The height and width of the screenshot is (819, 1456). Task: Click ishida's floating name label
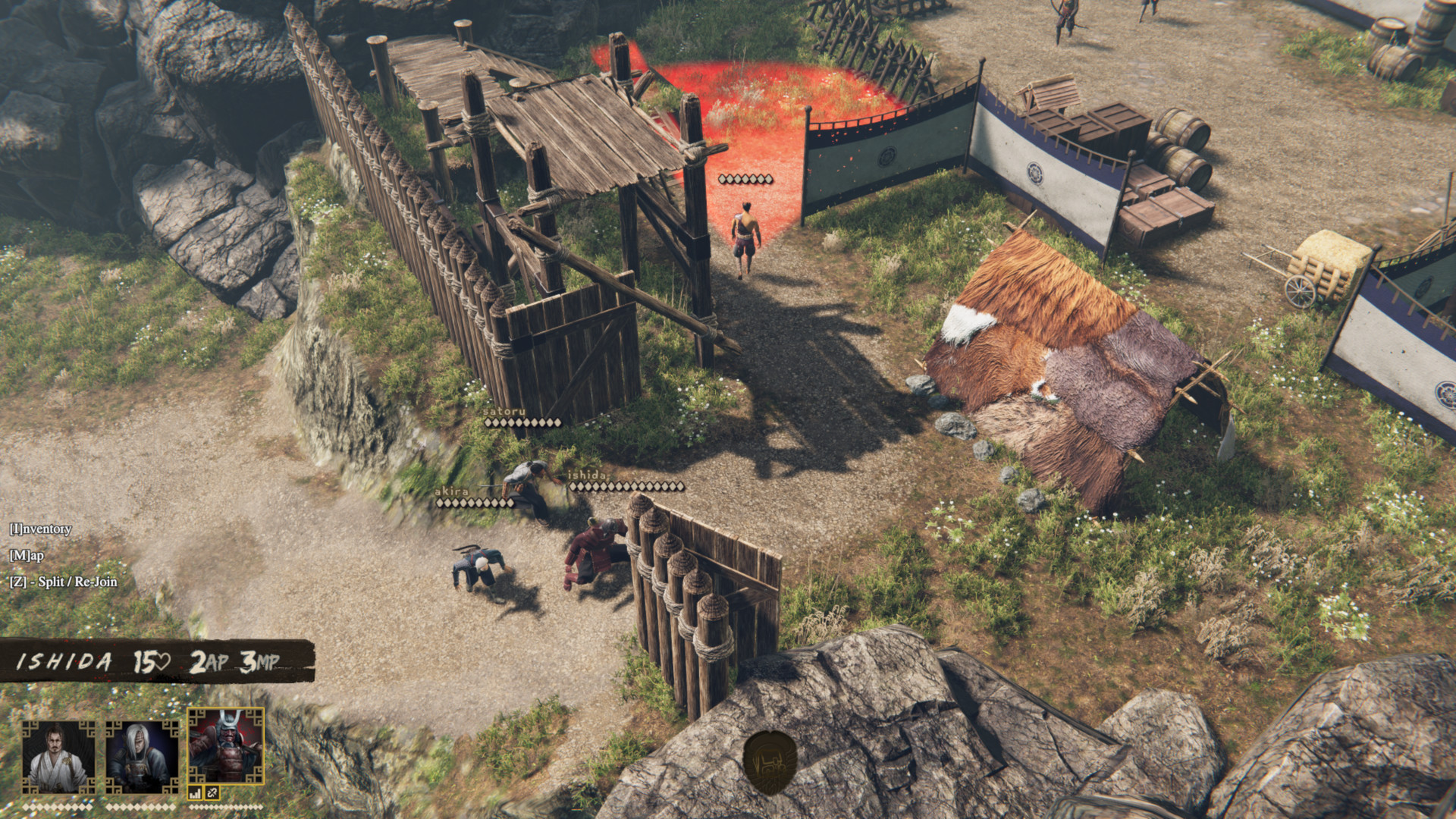coord(586,477)
